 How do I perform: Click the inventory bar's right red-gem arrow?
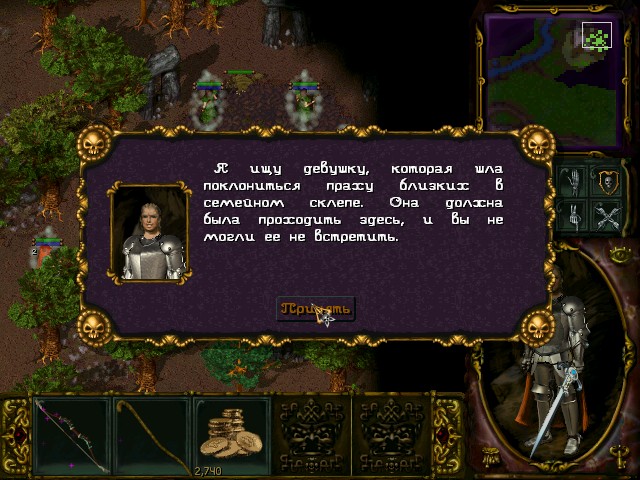[446, 437]
